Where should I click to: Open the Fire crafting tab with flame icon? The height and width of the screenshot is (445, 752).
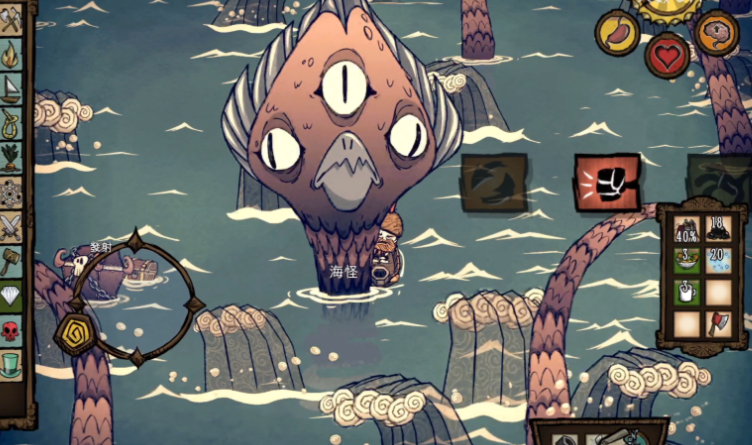click(11, 52)
